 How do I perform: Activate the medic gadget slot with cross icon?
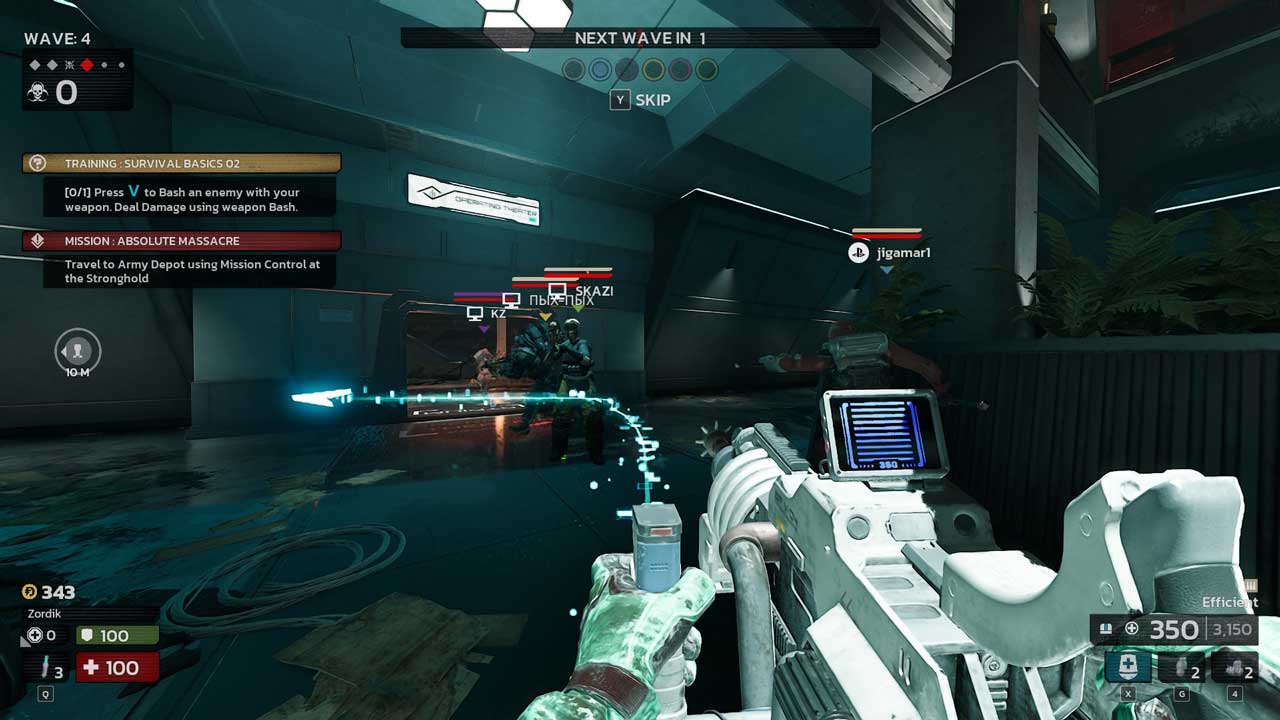pos(1128,667)
